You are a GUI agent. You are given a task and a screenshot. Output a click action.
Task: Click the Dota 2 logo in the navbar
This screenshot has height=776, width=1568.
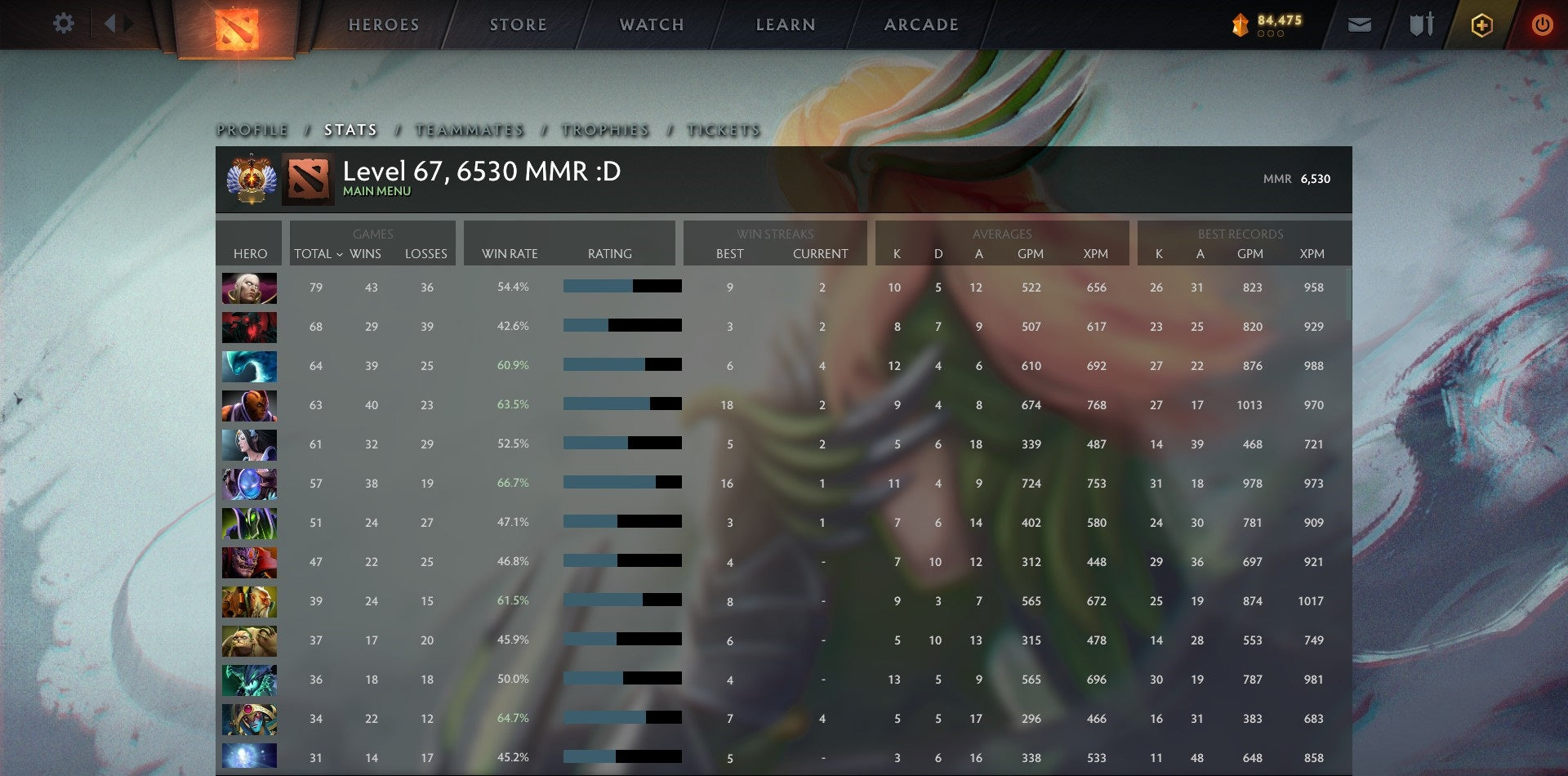coord(235,25)
